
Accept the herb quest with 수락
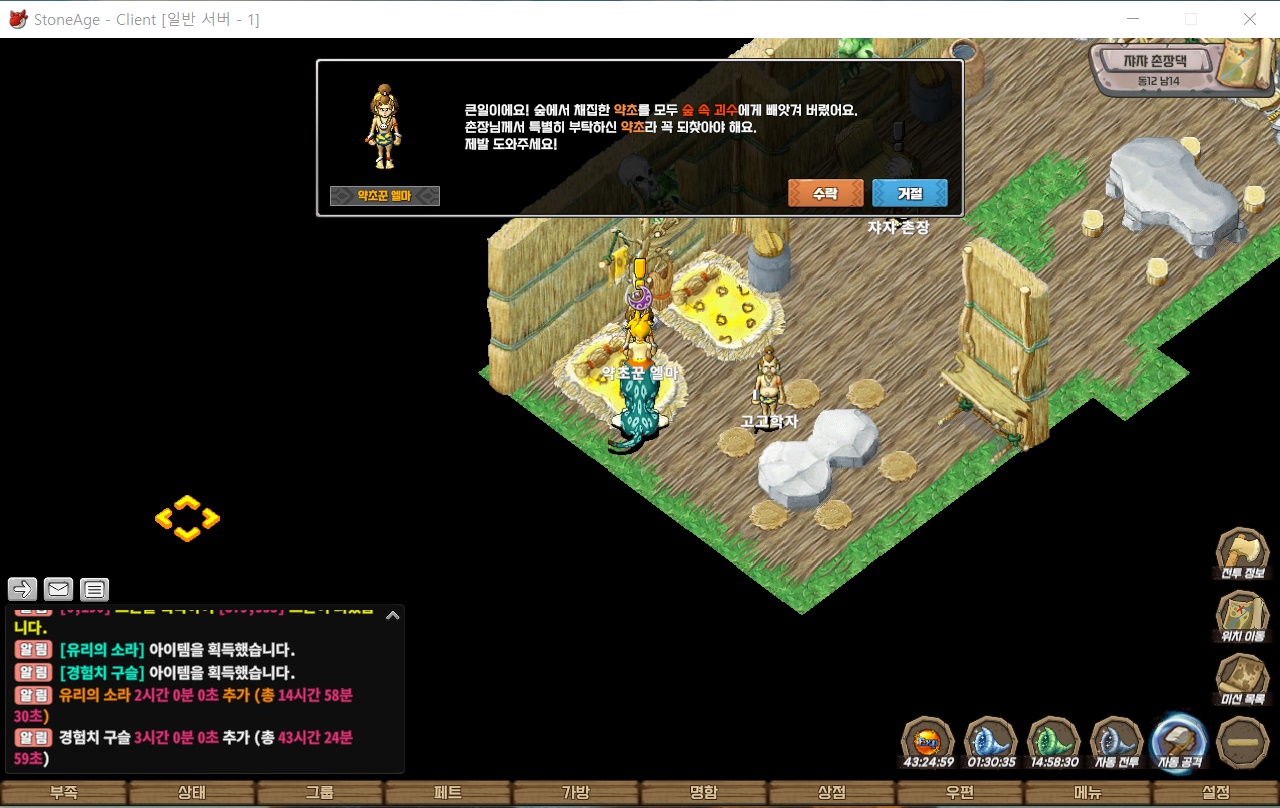point(825,193)
